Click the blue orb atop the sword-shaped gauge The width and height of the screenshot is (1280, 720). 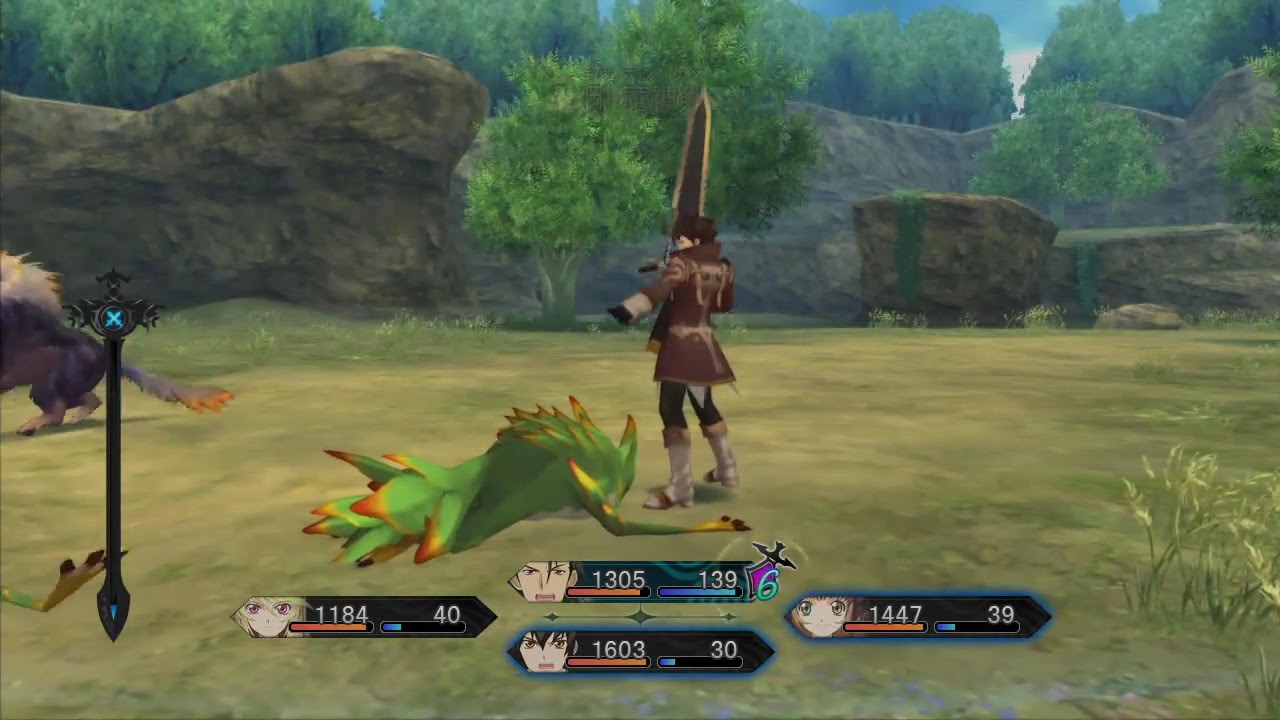tap(114, 319)
